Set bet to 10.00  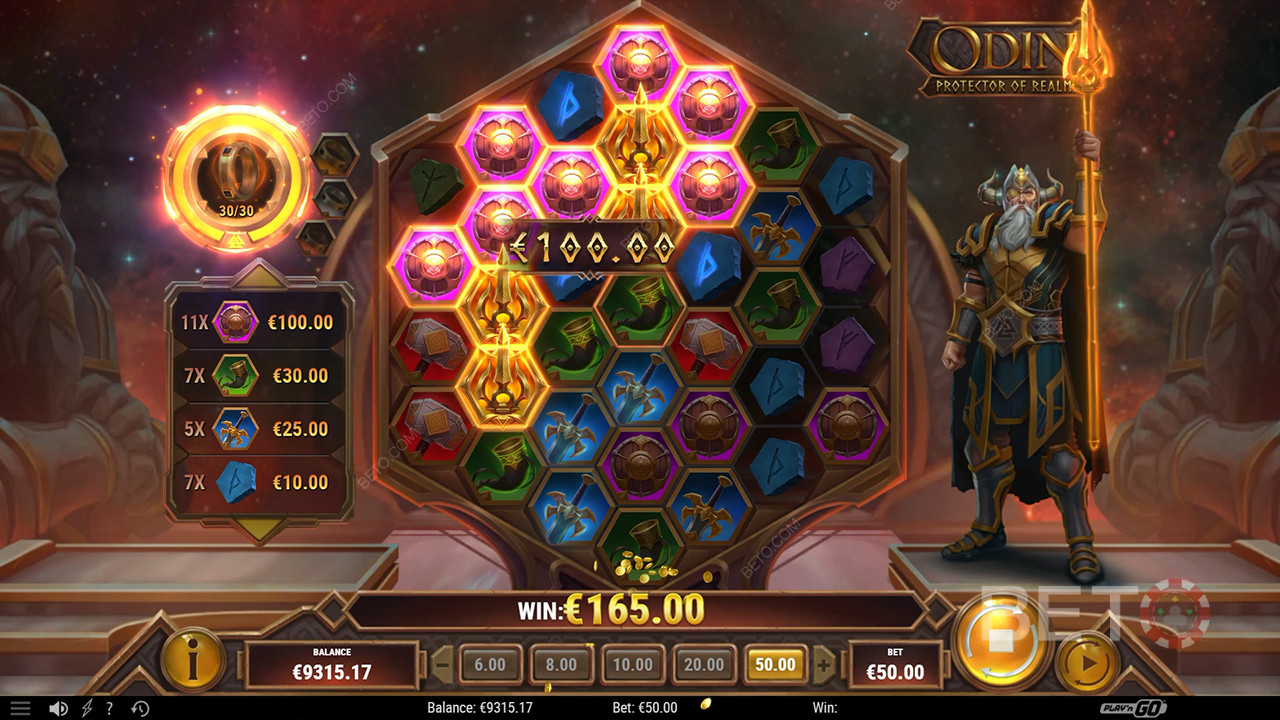point(632,664)
